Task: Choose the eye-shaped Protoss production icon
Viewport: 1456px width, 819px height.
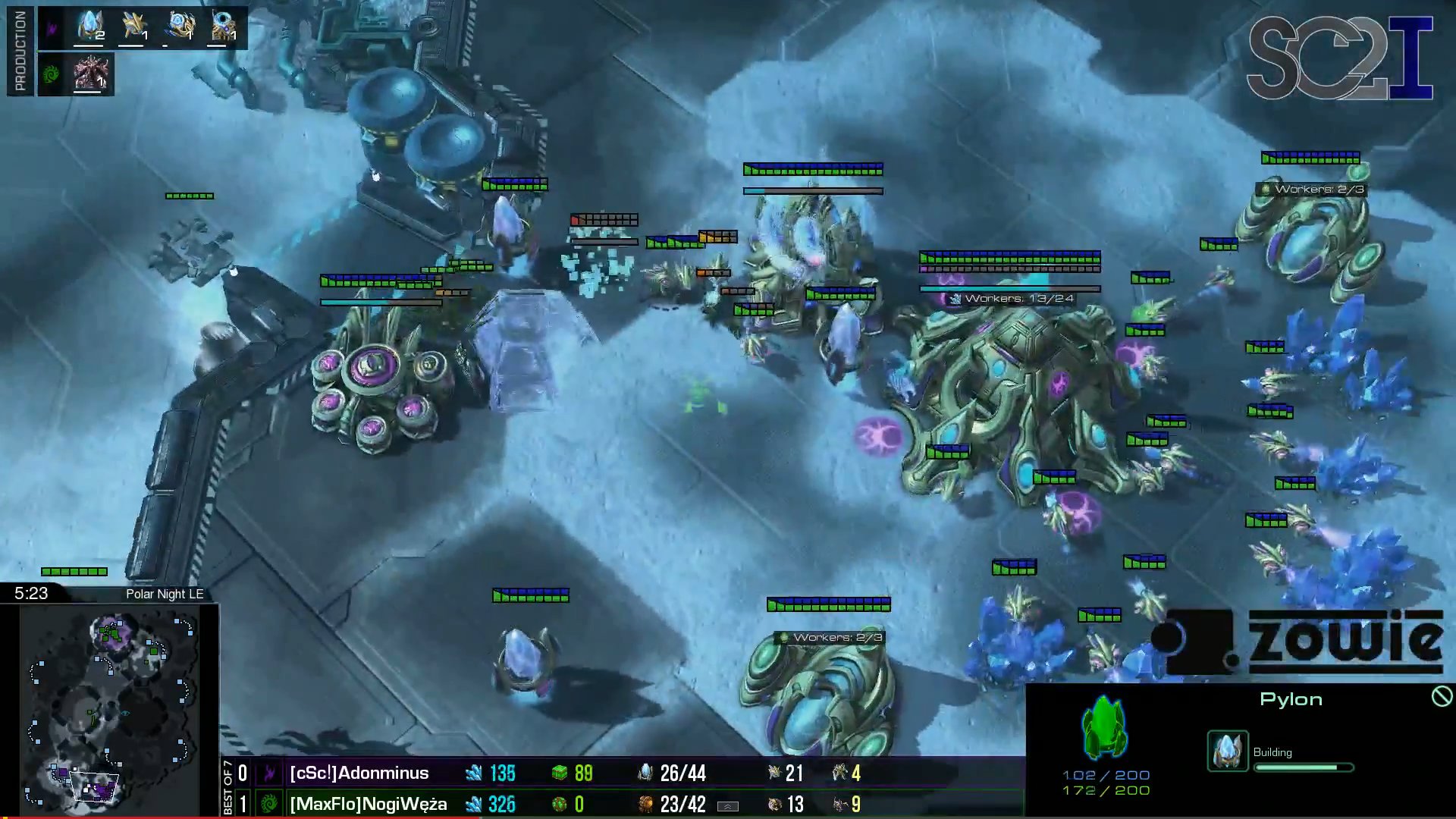Action: click(223, 26)
